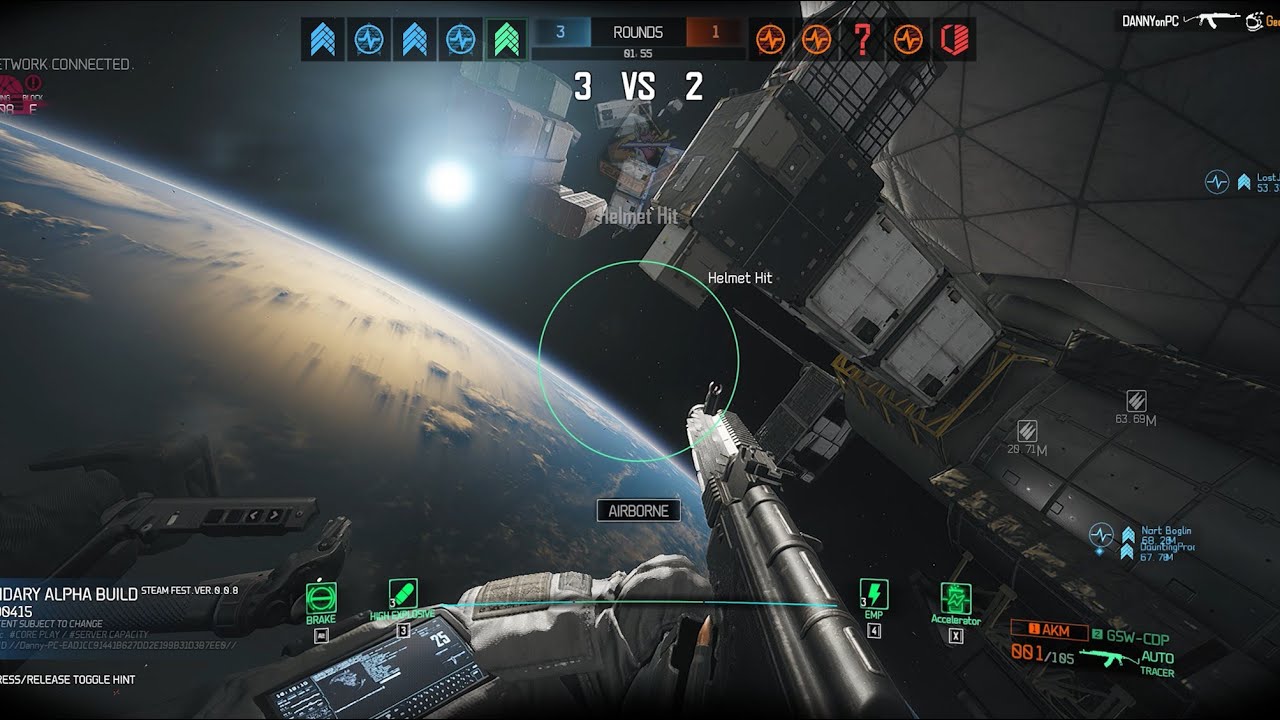Use the EMP lightning bolt ability
Viewport: 1280px width, 720px height.
click(874, 594)
